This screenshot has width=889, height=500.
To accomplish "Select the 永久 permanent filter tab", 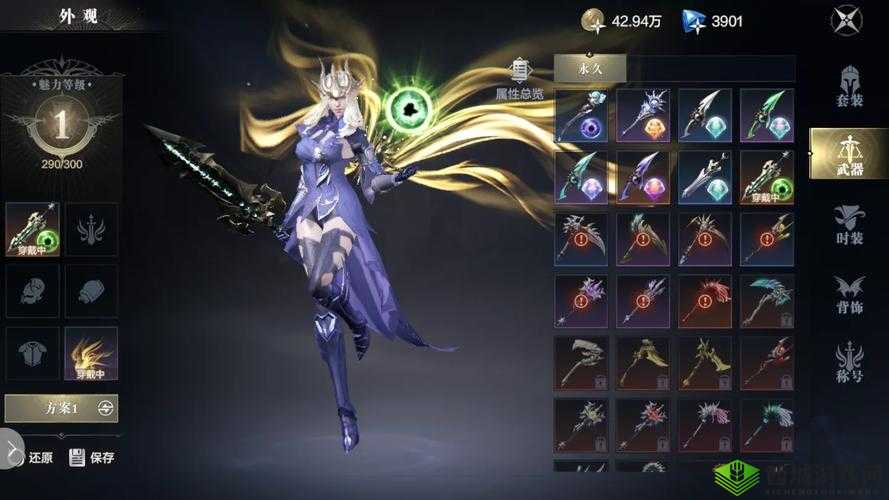I will [x=589, y=68].
